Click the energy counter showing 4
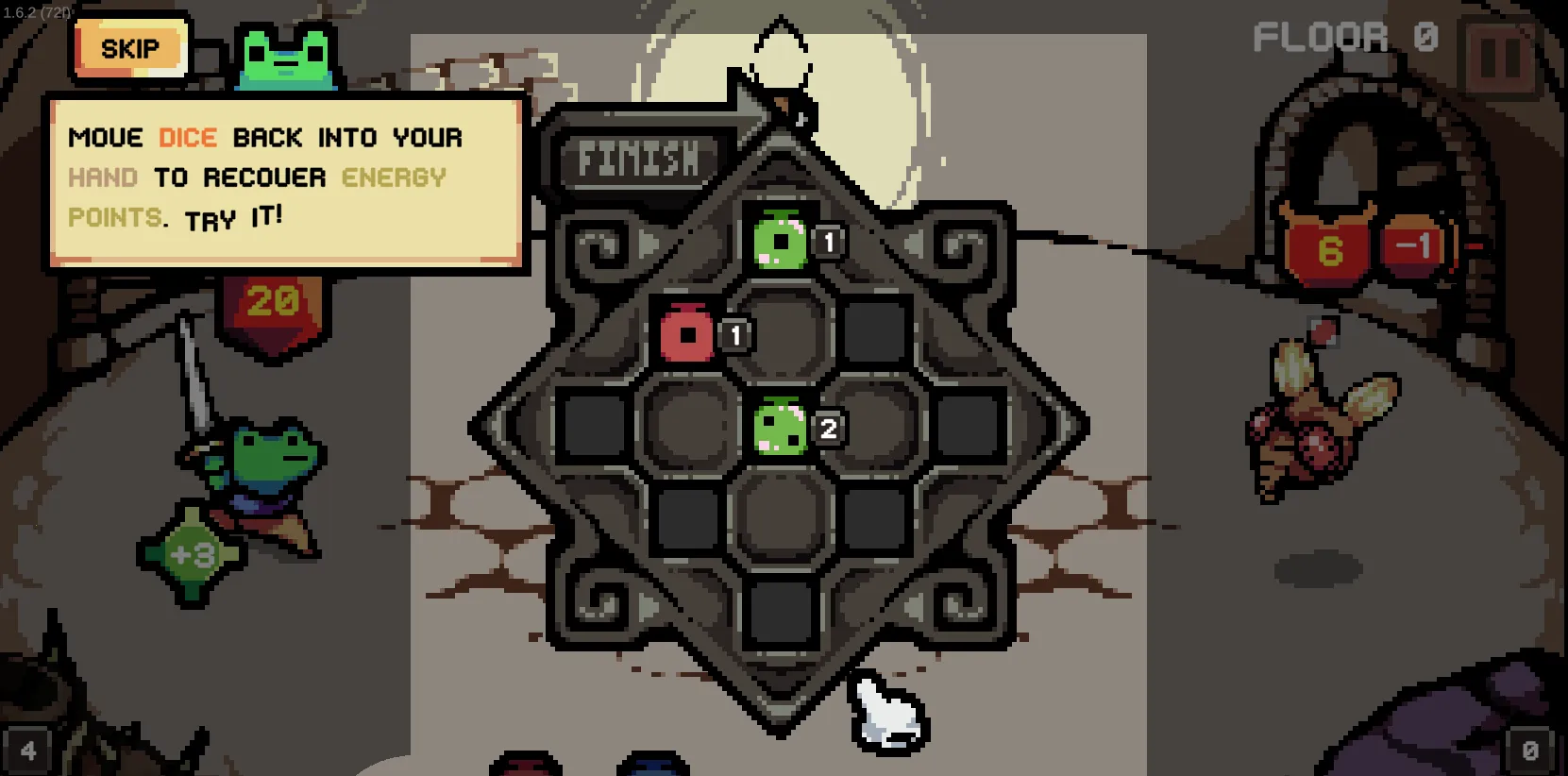Screen dimensions: 1568x776 (27, 751)
